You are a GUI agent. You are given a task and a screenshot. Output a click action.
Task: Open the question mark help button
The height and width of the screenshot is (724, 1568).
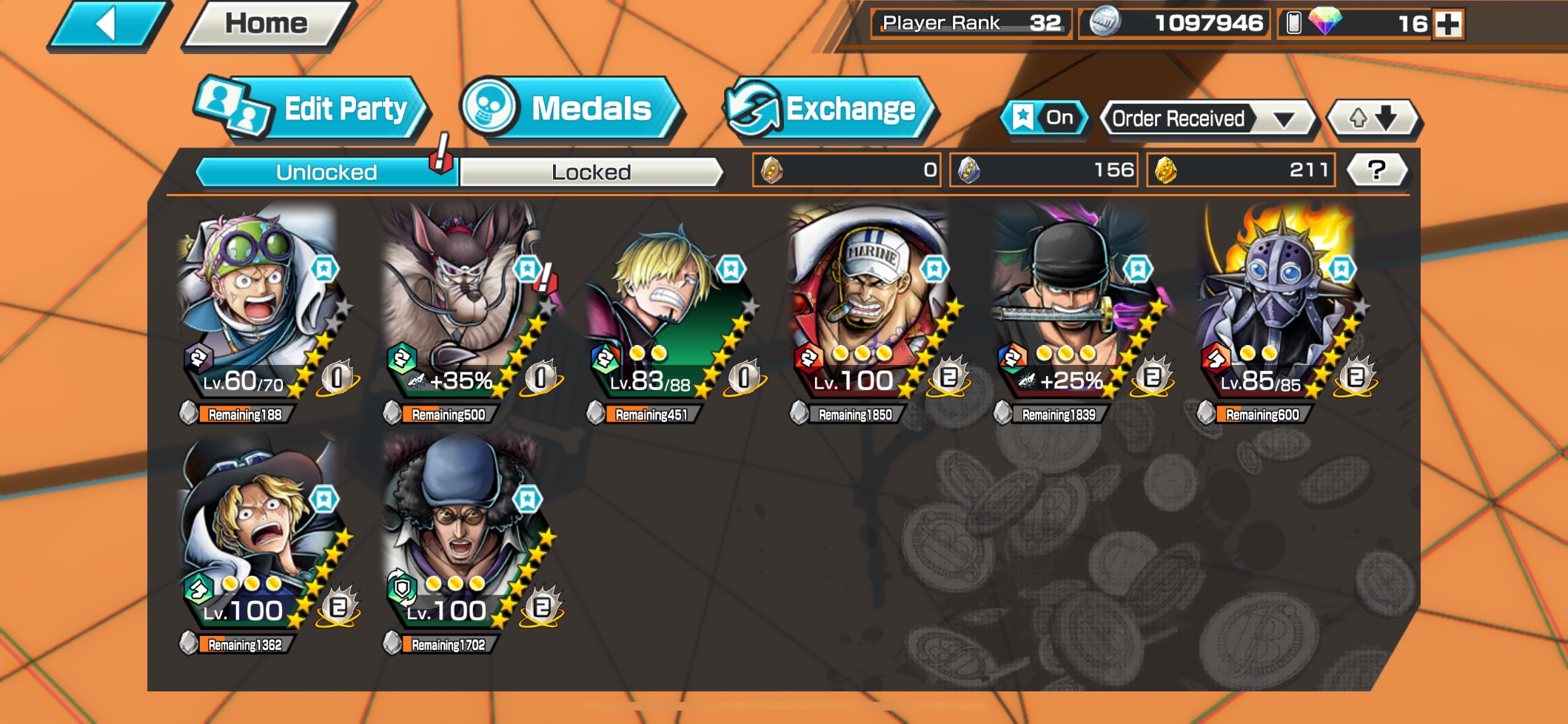tap(1376, 170)
